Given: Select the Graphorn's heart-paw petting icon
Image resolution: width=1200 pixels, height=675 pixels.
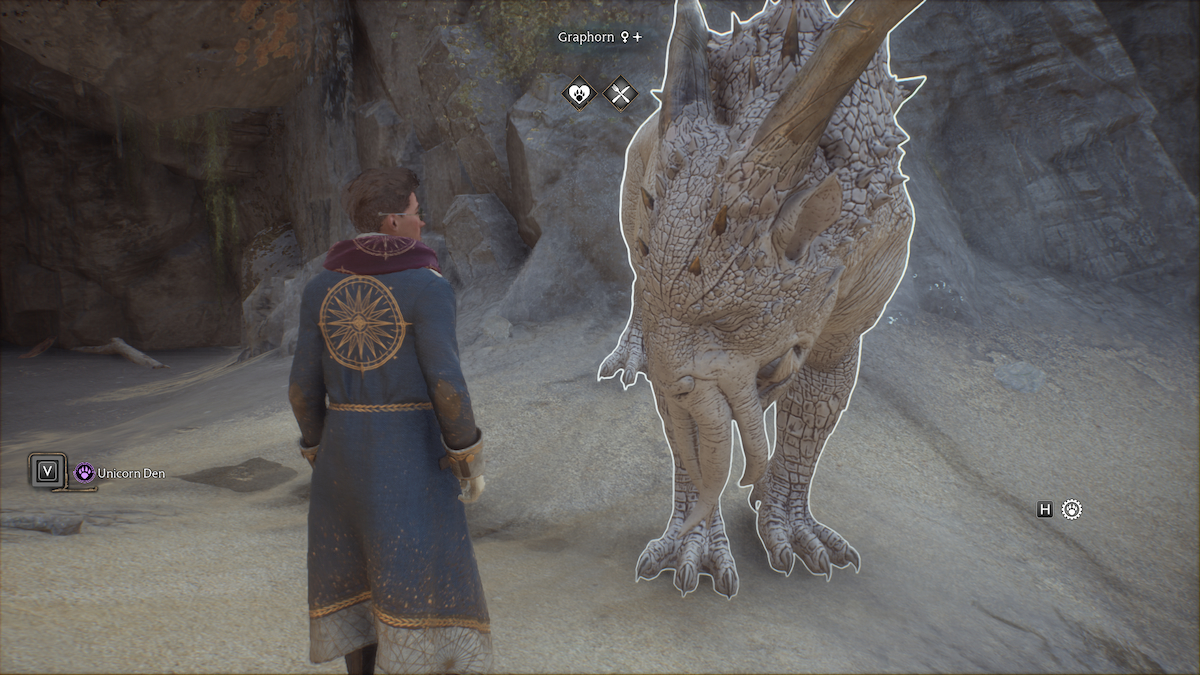Looking at the screenshot, I should coord(579,94).
